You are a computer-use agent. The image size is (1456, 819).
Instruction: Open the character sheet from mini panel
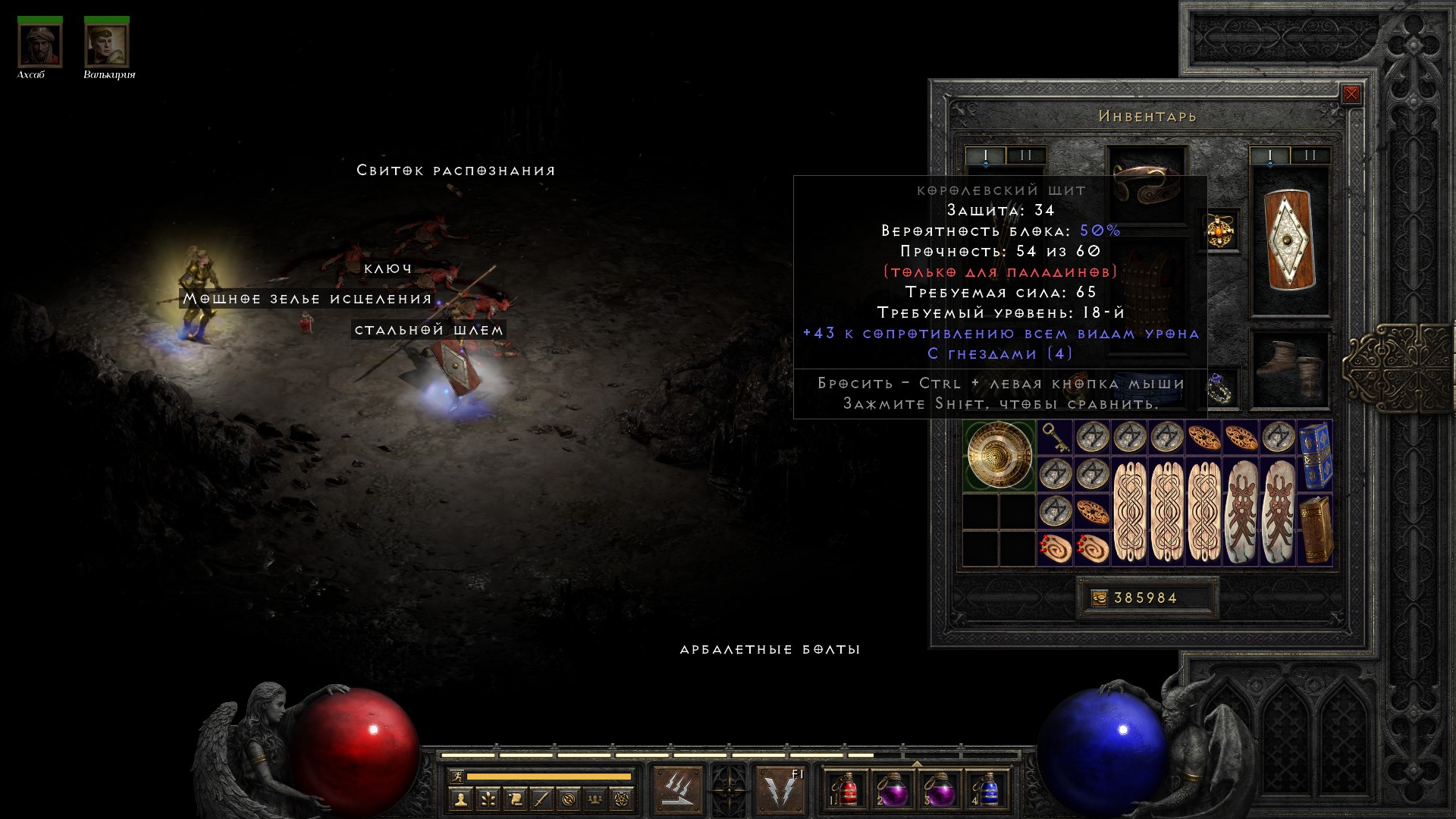coord(461,799)
